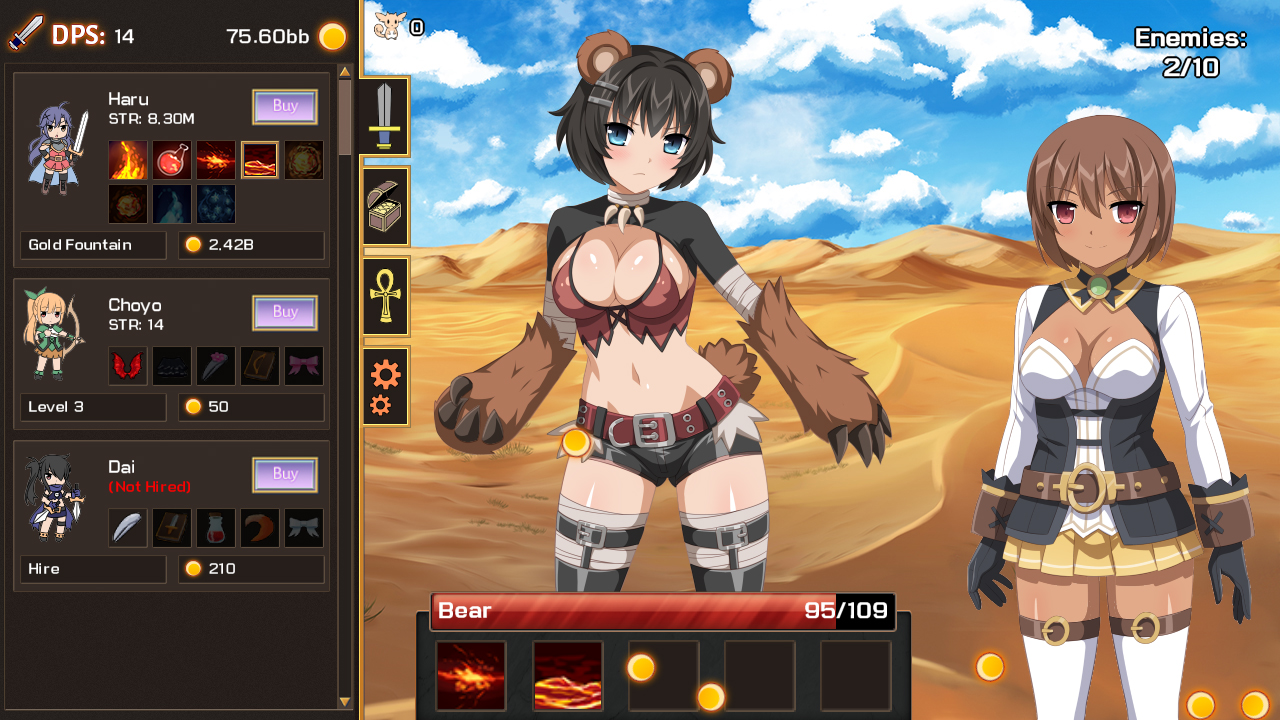This screenshot has width=1280, height=720.
Task: Click Haru's bonfire flame skill icon
Action: pyautogui.click(x=127, y=160)
